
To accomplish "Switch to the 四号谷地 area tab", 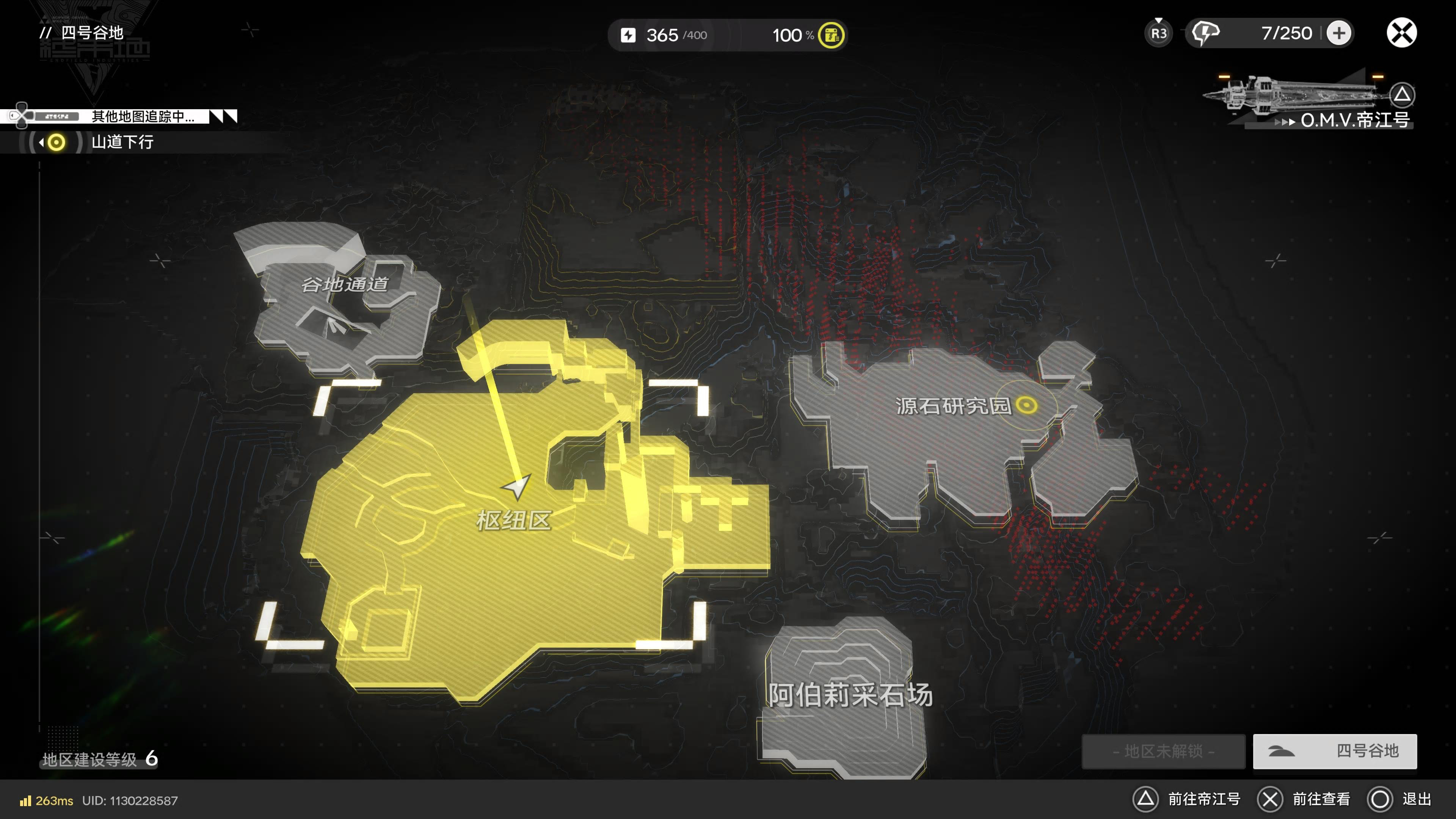I will (1335, 751).
